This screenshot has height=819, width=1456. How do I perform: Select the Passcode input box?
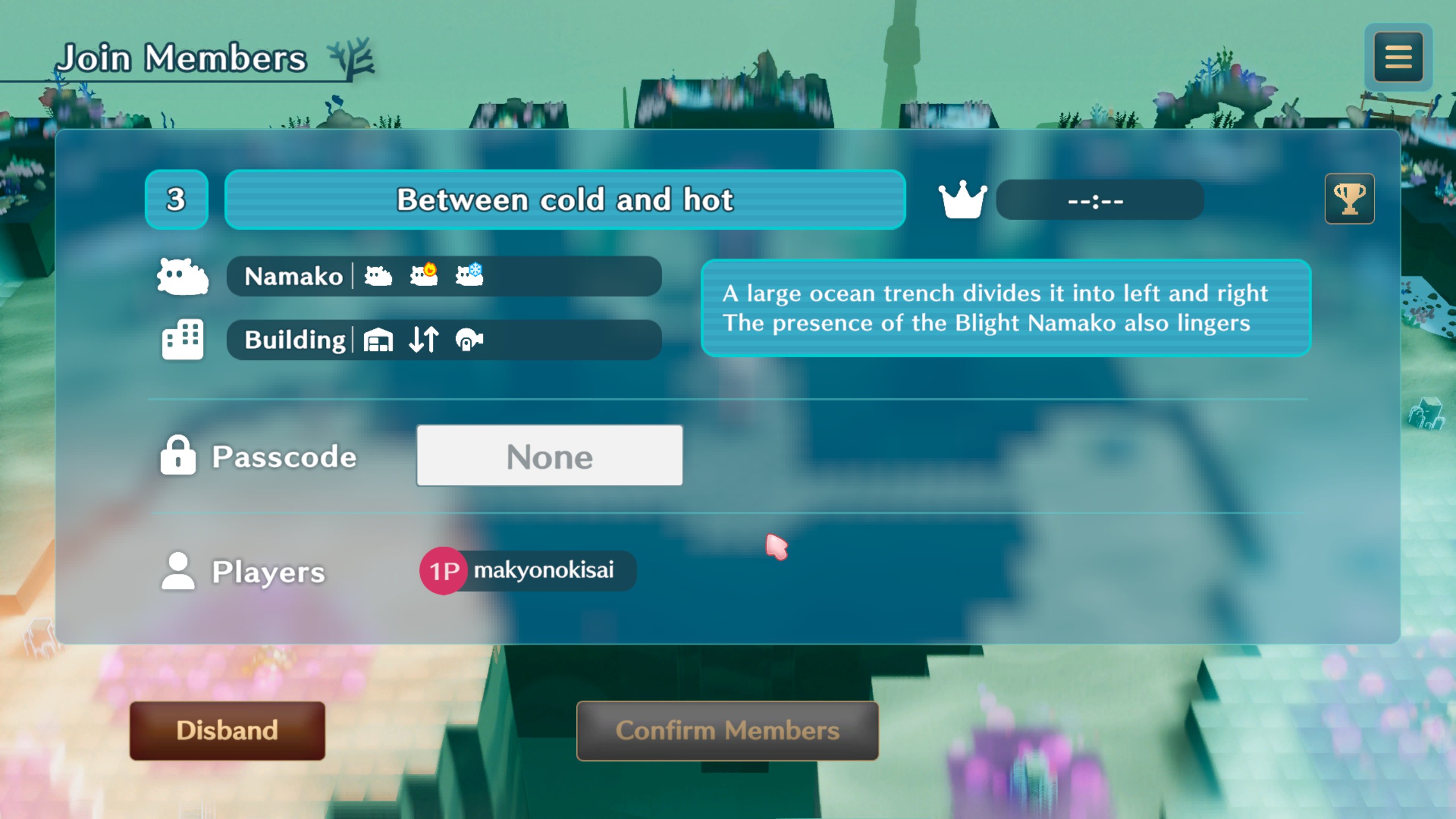click(549, 456)
